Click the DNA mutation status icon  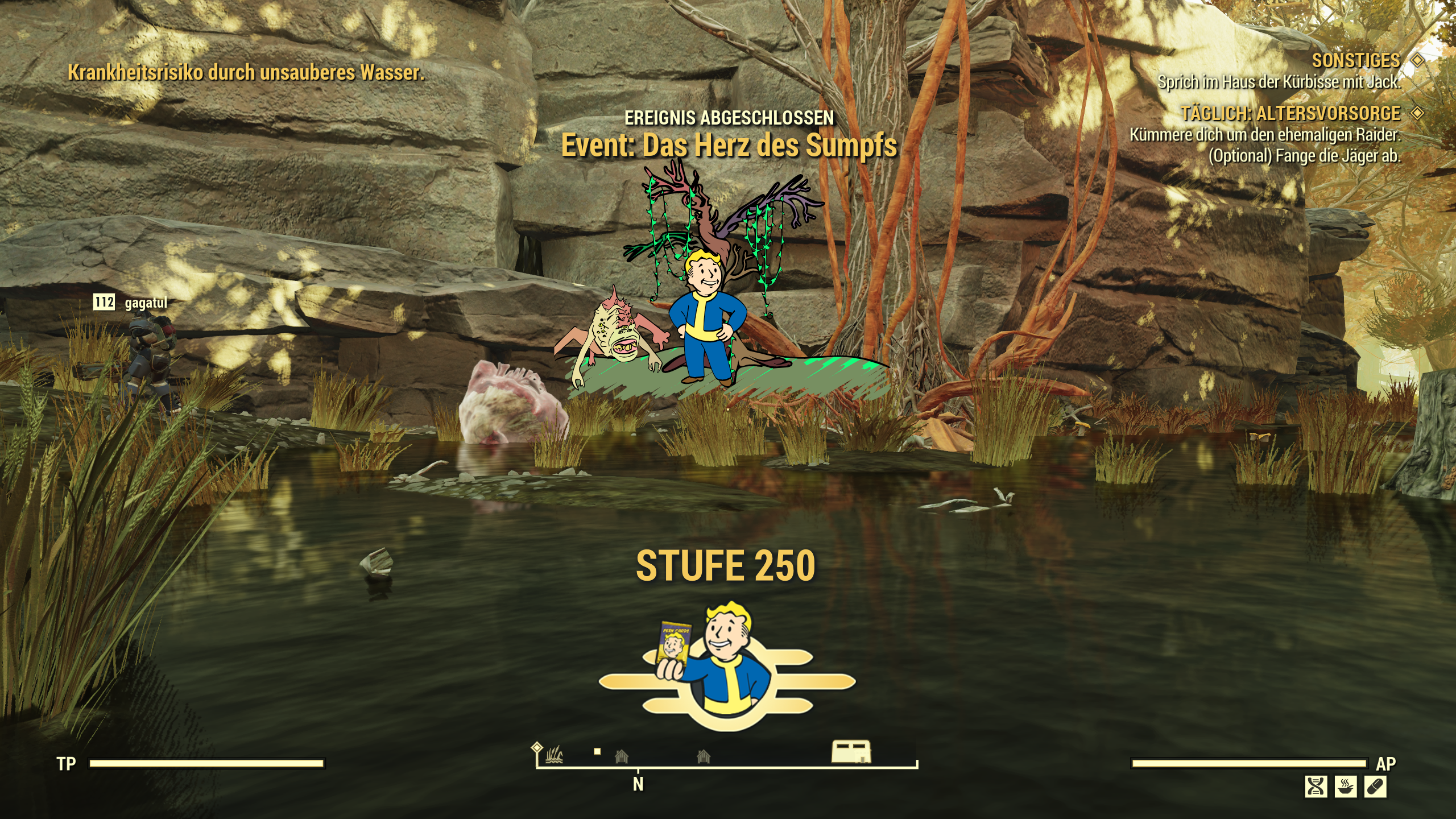[x=1316, y=787]
